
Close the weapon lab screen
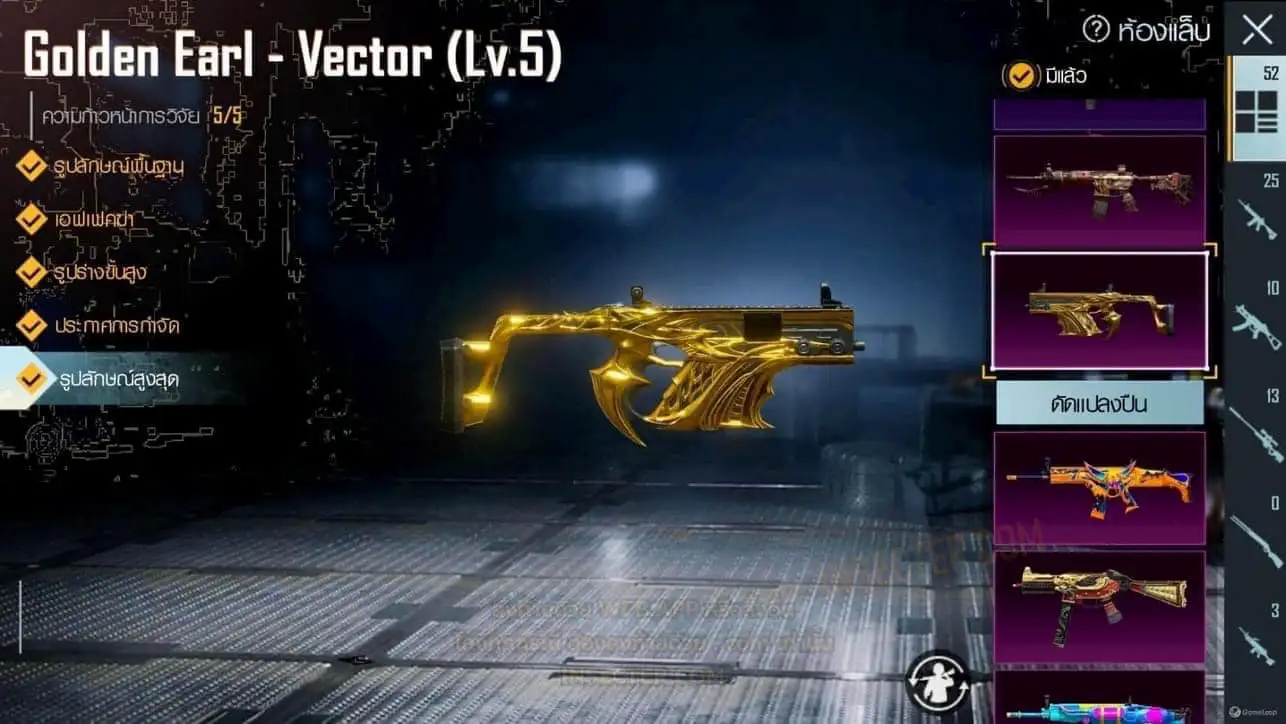1256,30
